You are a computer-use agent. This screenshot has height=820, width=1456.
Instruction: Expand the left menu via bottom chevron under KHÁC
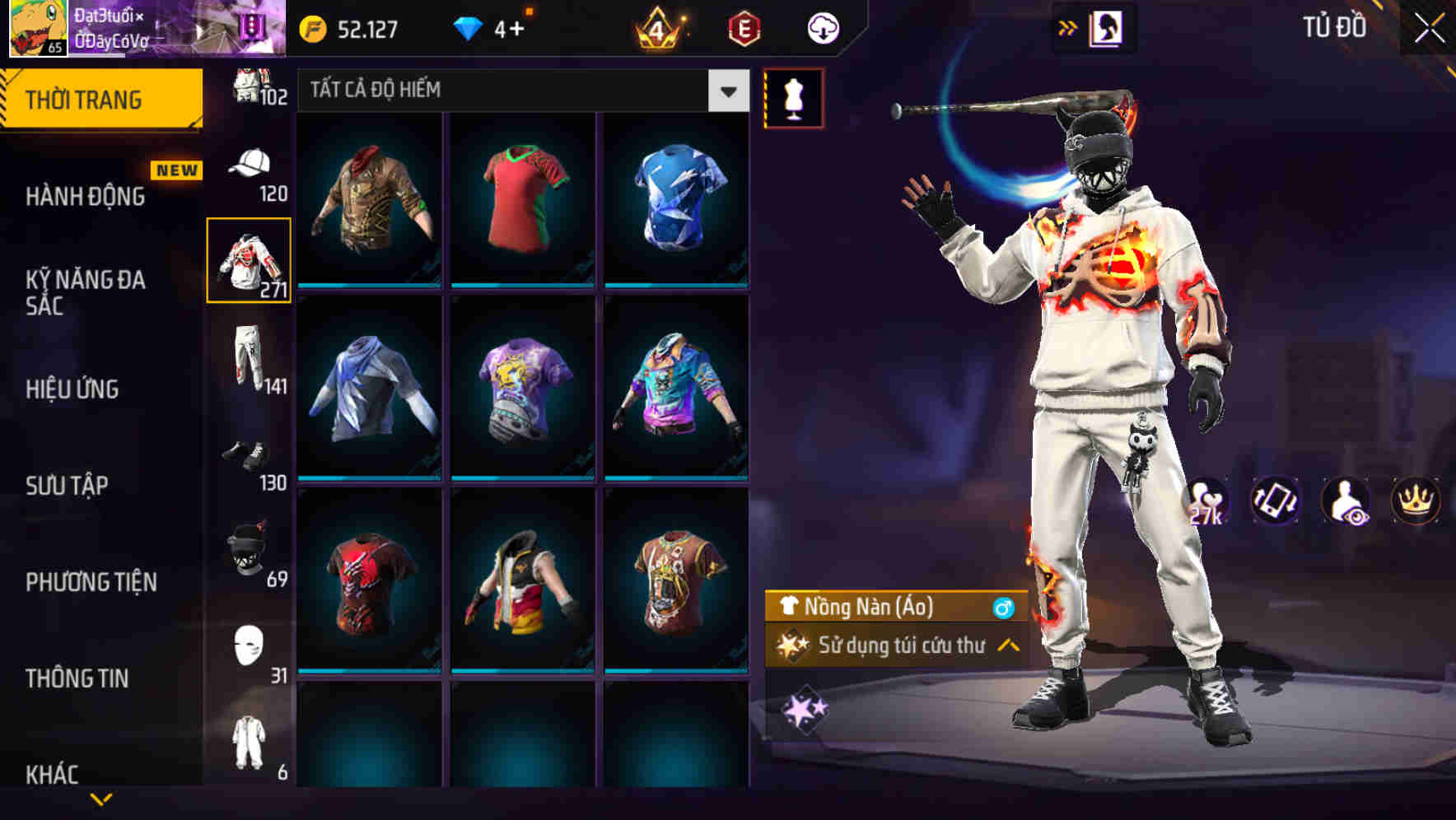[x=102, y=797]
